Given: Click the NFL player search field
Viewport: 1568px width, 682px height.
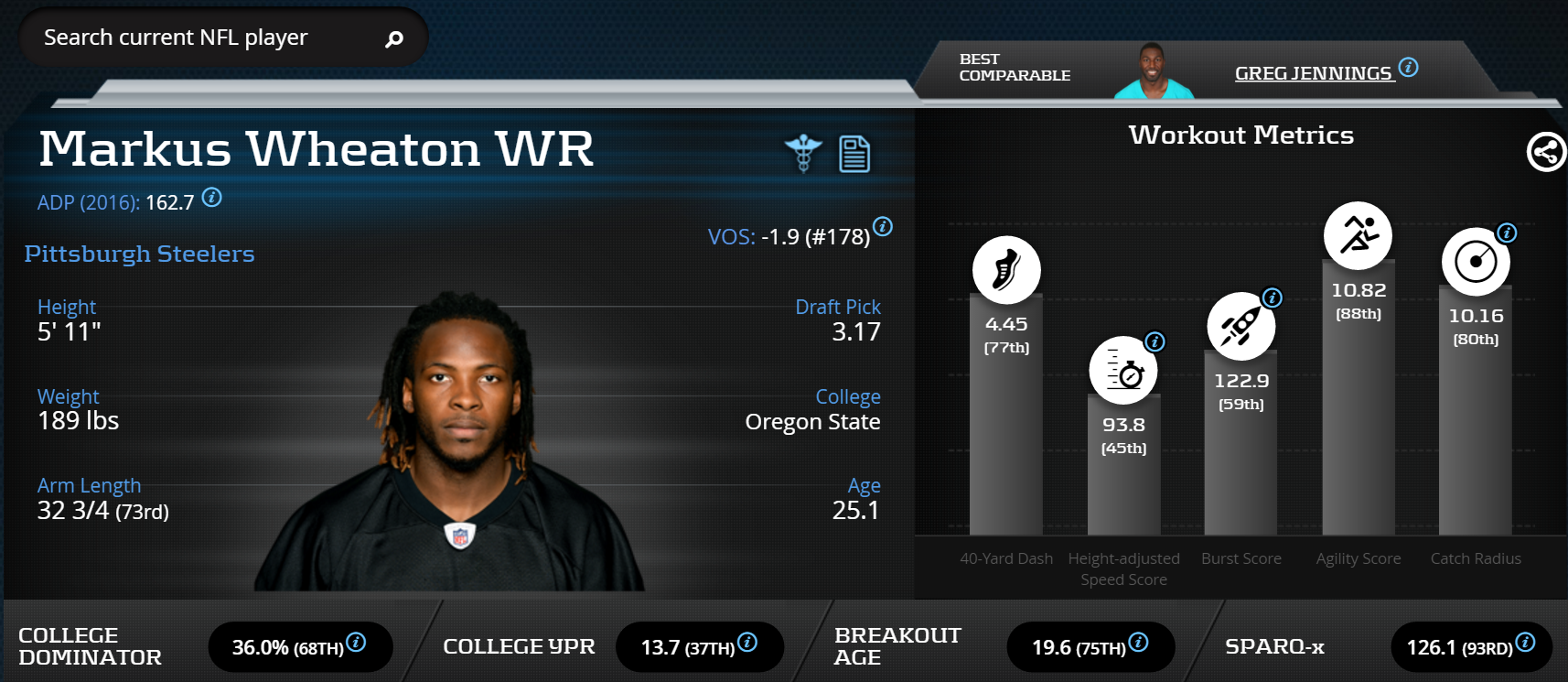Looking at the screenshot, I should click(x=201, y=38).
